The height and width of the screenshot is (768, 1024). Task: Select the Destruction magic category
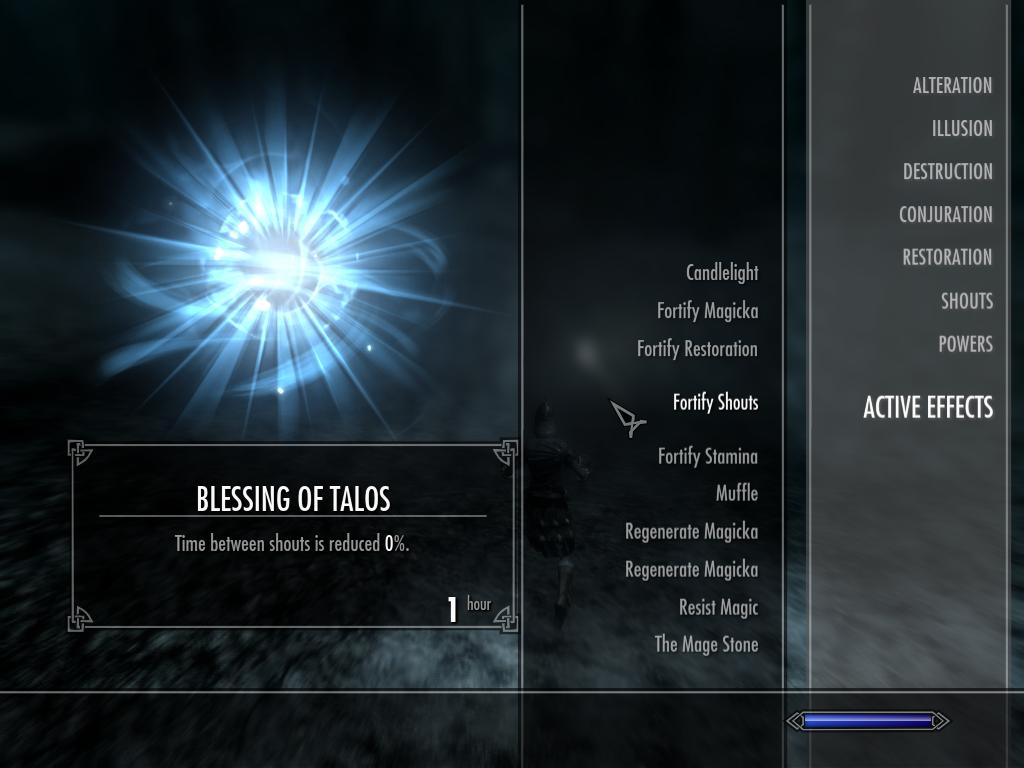[x=947, y=172]
